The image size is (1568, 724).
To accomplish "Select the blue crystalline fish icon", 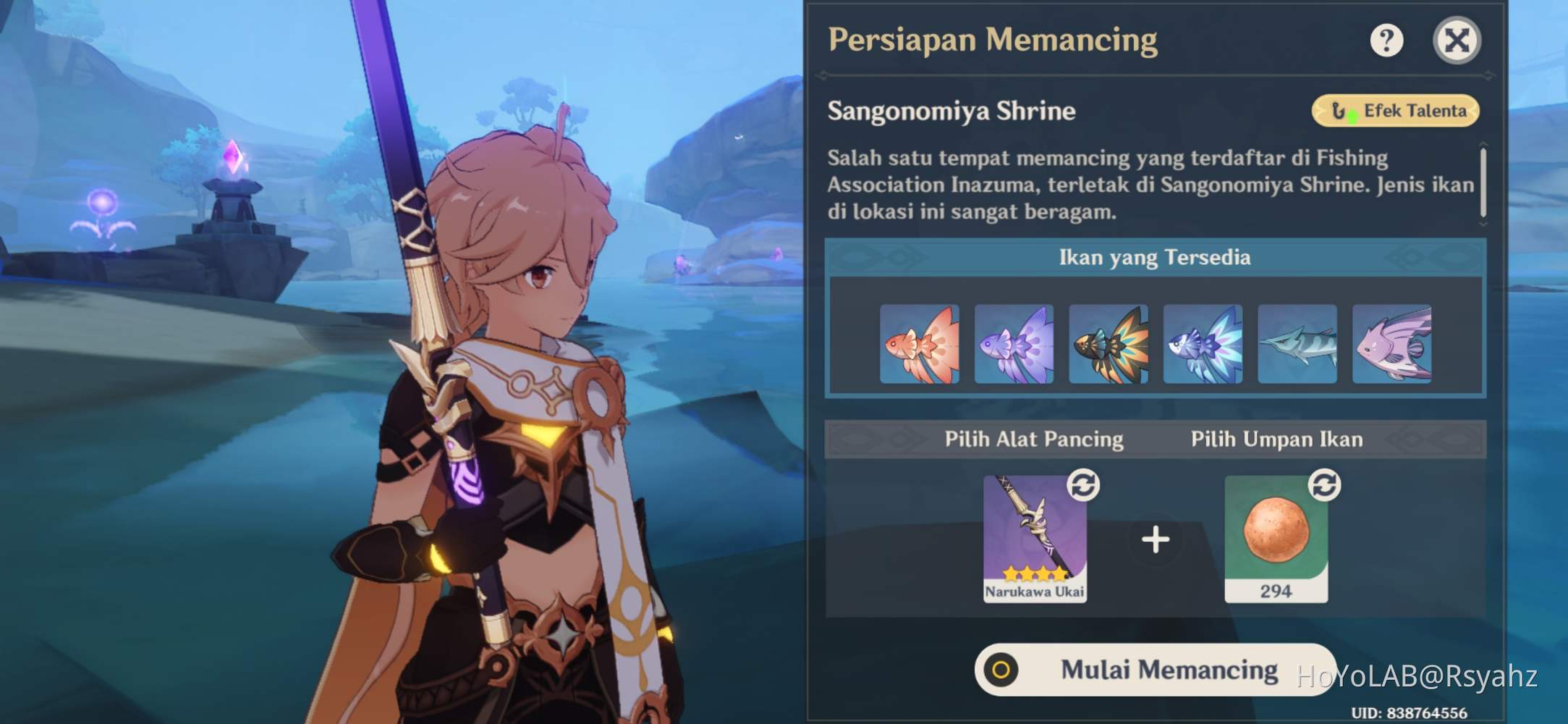I will click(x=1203, y=345).
